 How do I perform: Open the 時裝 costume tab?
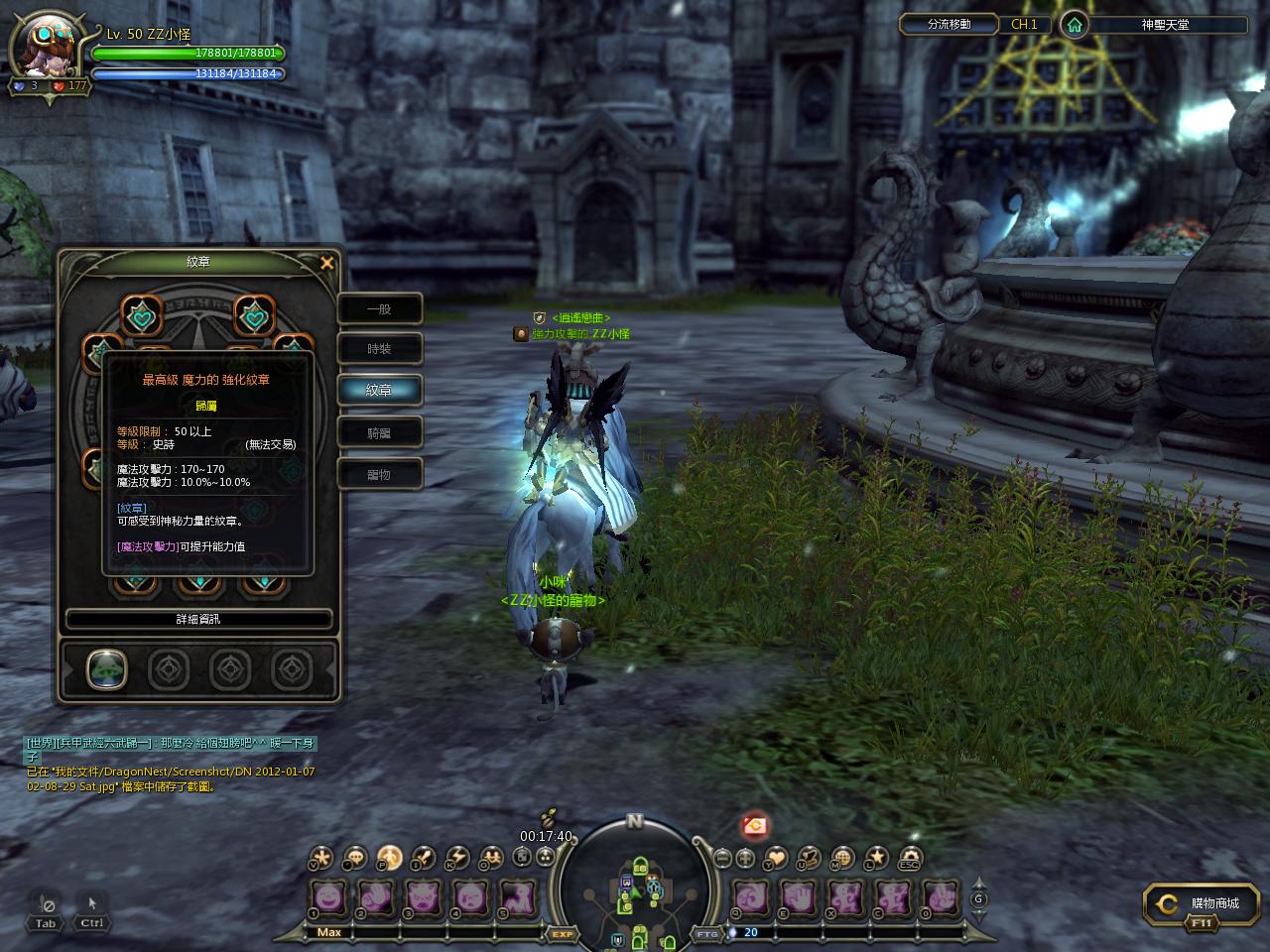click(380, 349)
